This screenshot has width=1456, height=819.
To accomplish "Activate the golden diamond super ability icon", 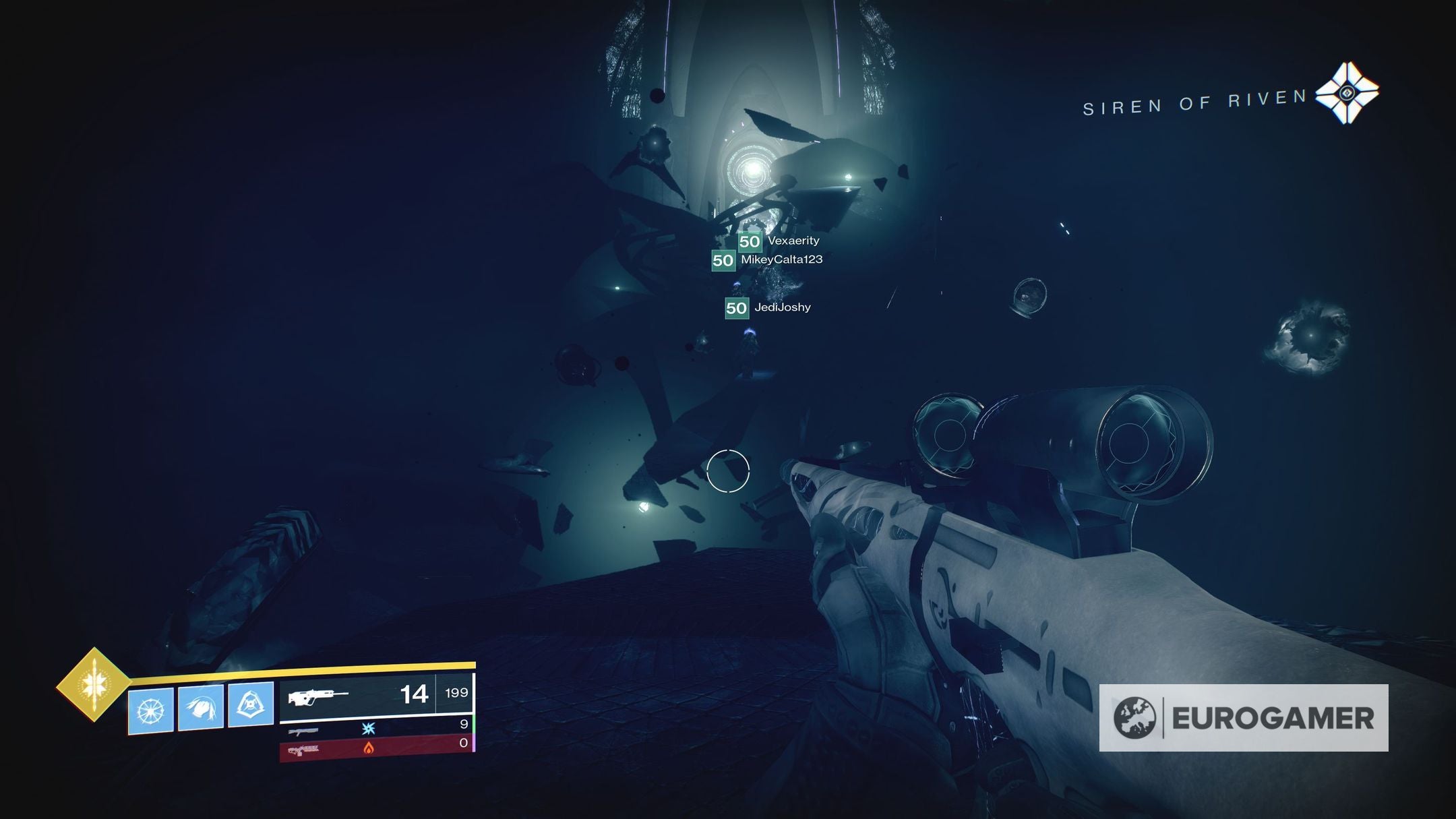I will [93, 684].
